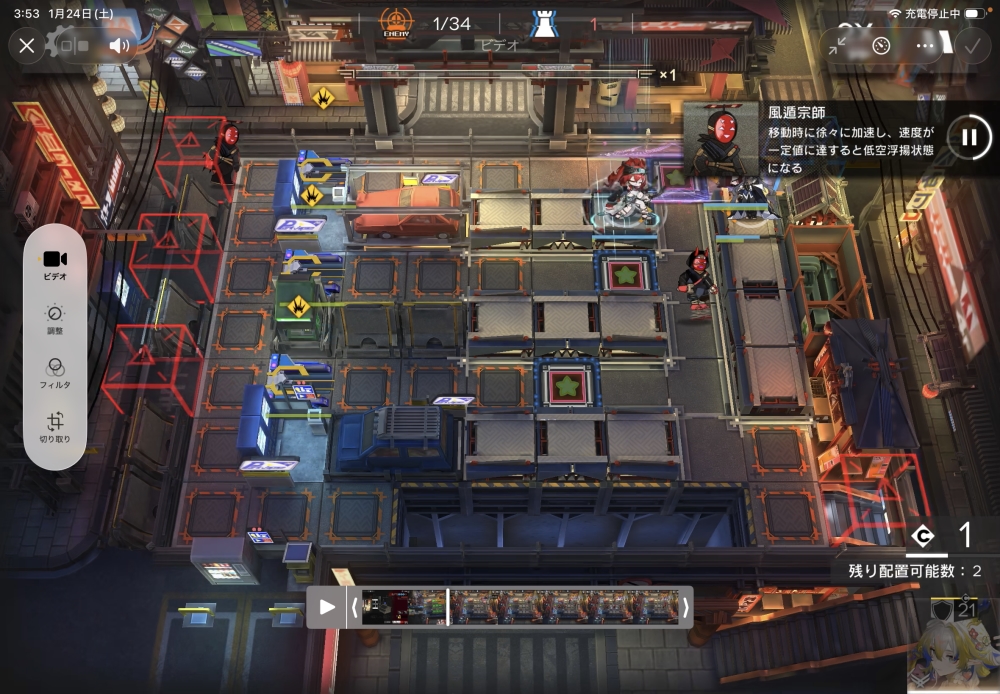Select the ビデオ editing tab
This screenshot has height=694, width=1000.
[x=55, y=263]
